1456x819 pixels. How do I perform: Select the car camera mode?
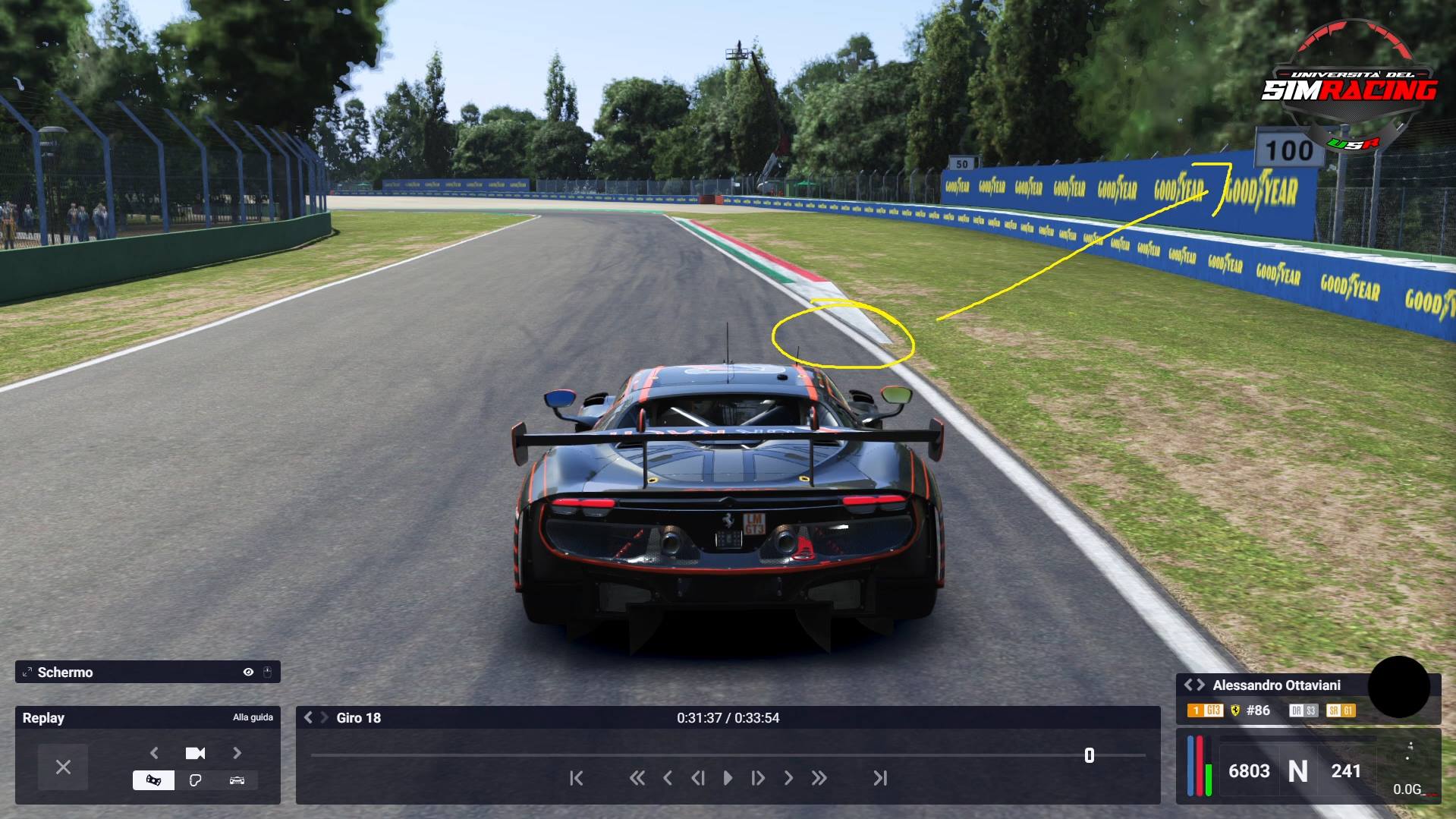(x=237, y=780)
